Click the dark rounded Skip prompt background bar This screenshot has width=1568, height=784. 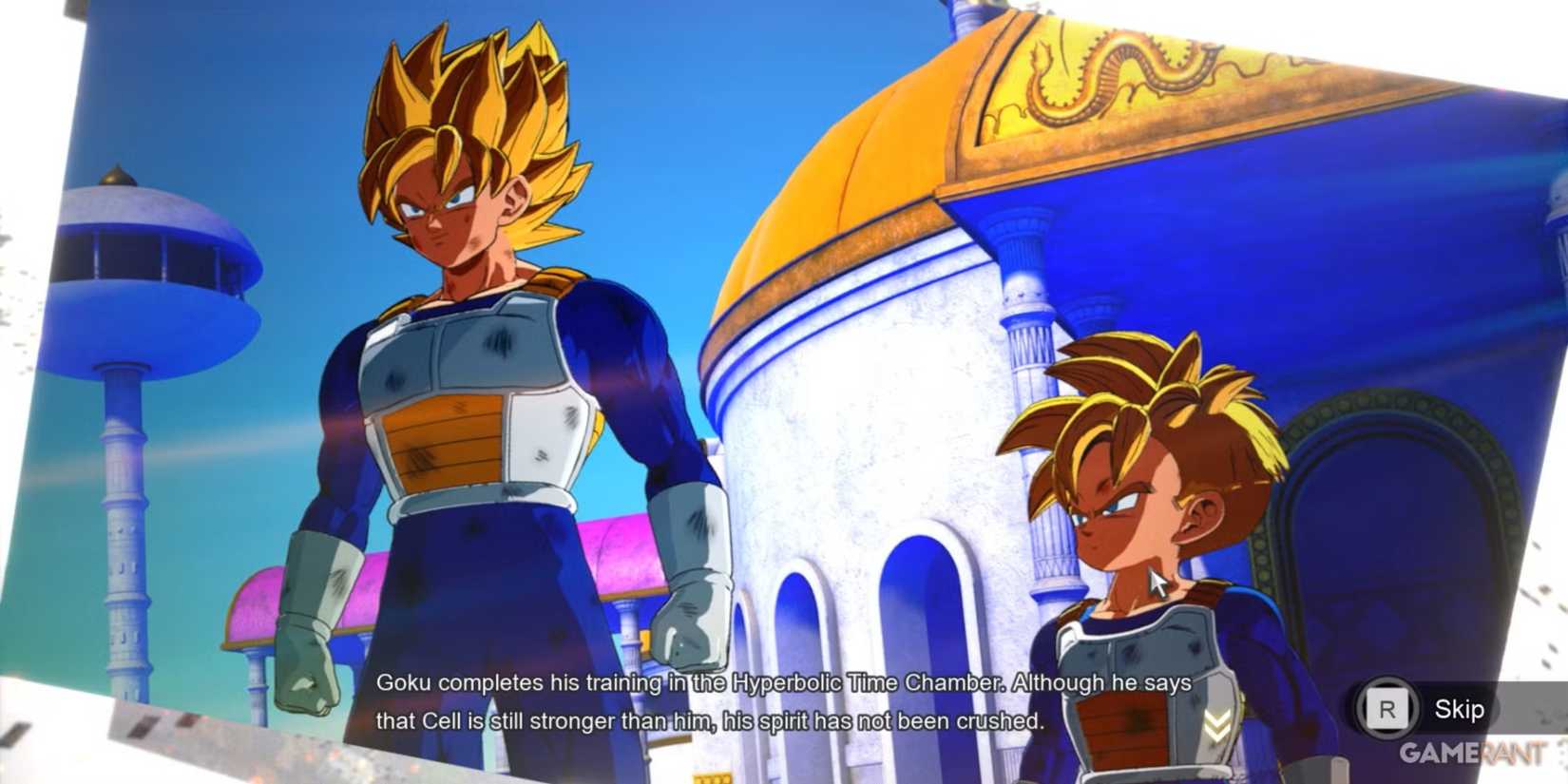pos(1425,708)
